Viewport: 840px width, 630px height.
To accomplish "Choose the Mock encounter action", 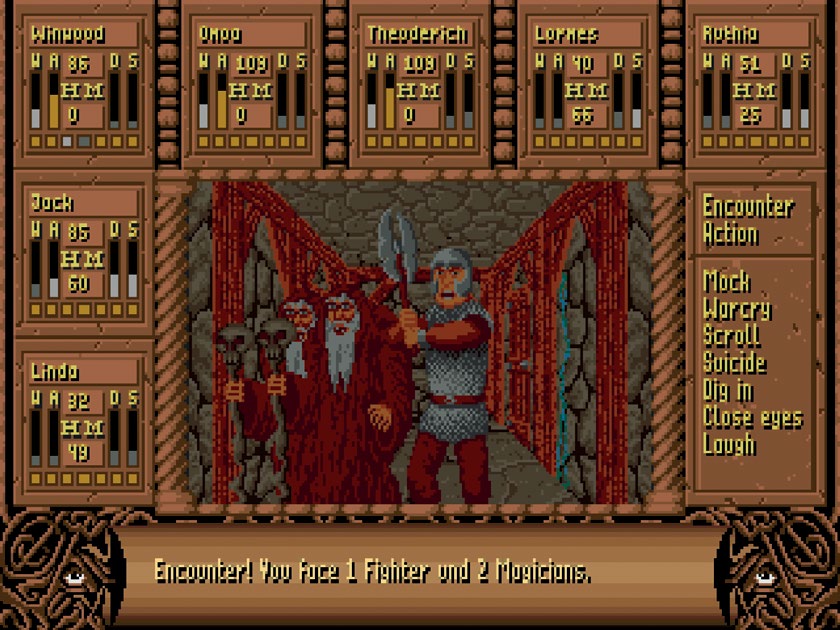I will [727, 280].
